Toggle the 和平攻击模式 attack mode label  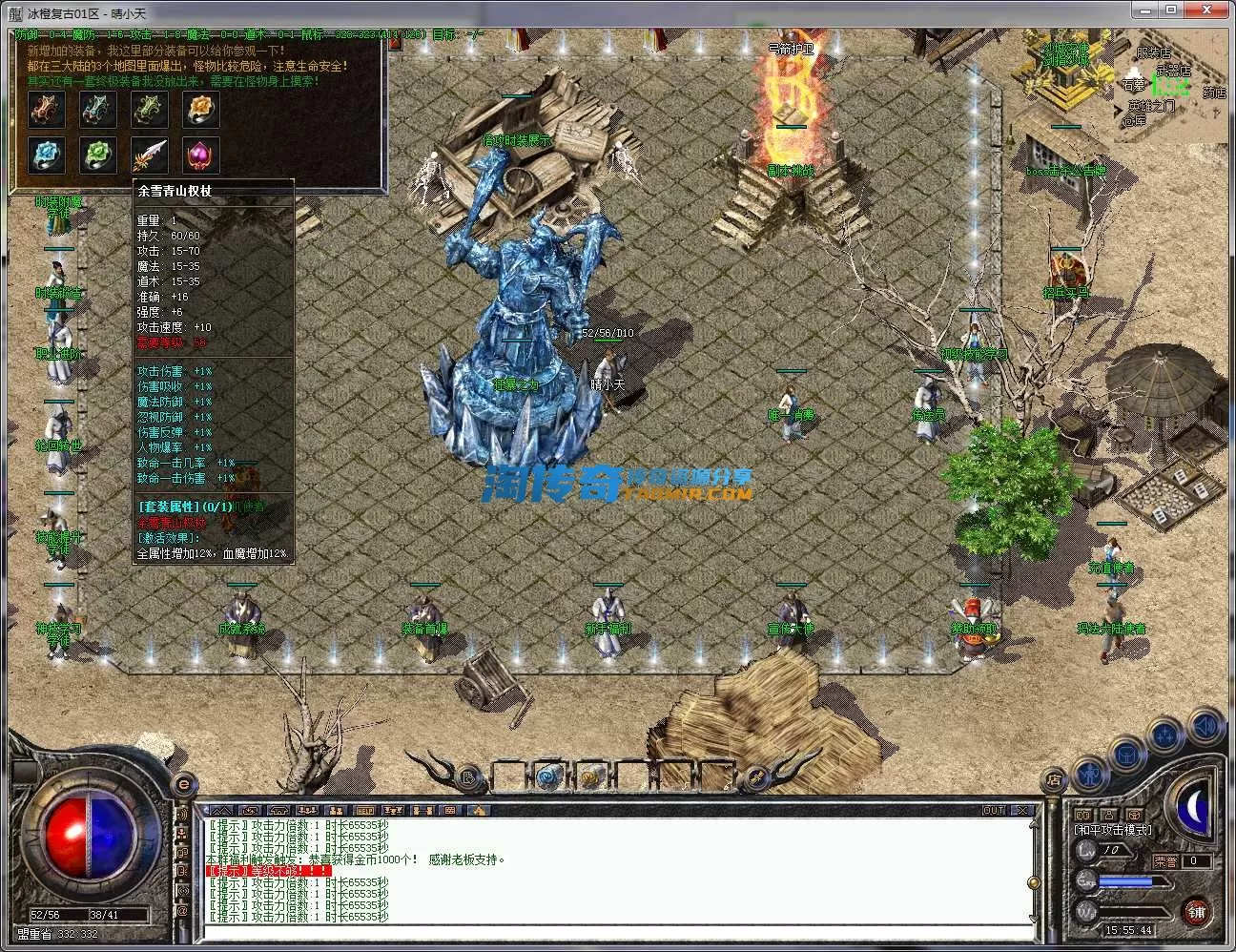[x=1112, y=830]
